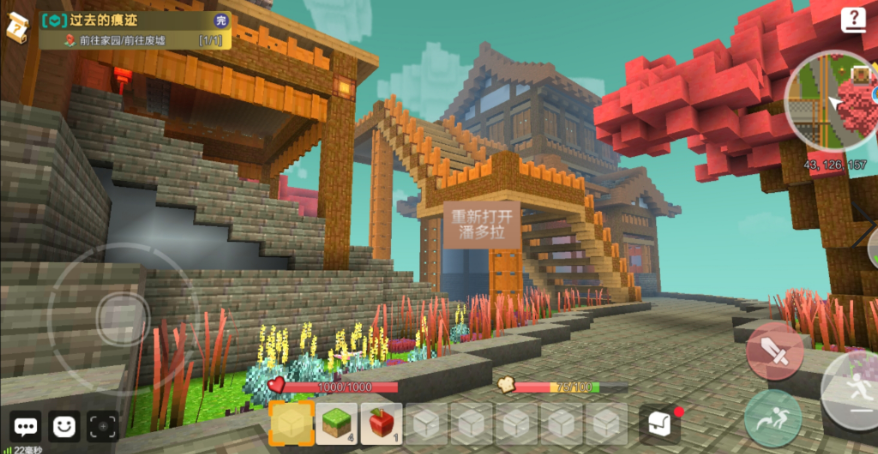Select the yellow block hotbar slot
Viewport: 878px width, 454px height.
coord(292,424)
